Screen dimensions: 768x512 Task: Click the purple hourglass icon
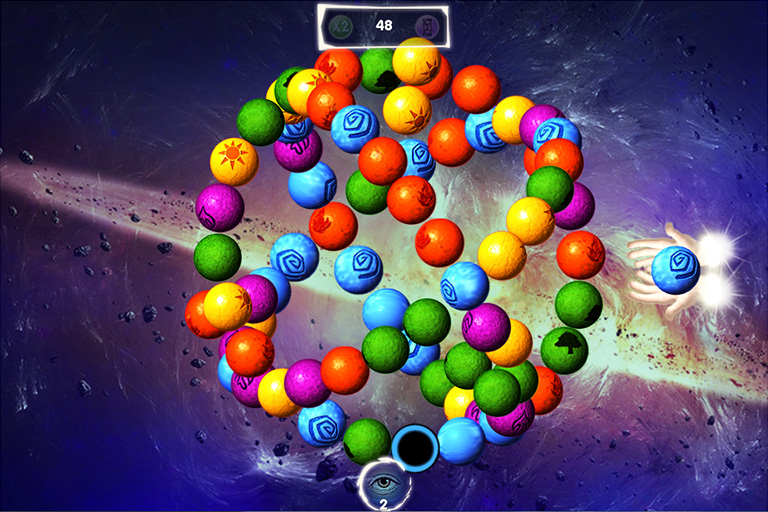[x=425, y=26]
